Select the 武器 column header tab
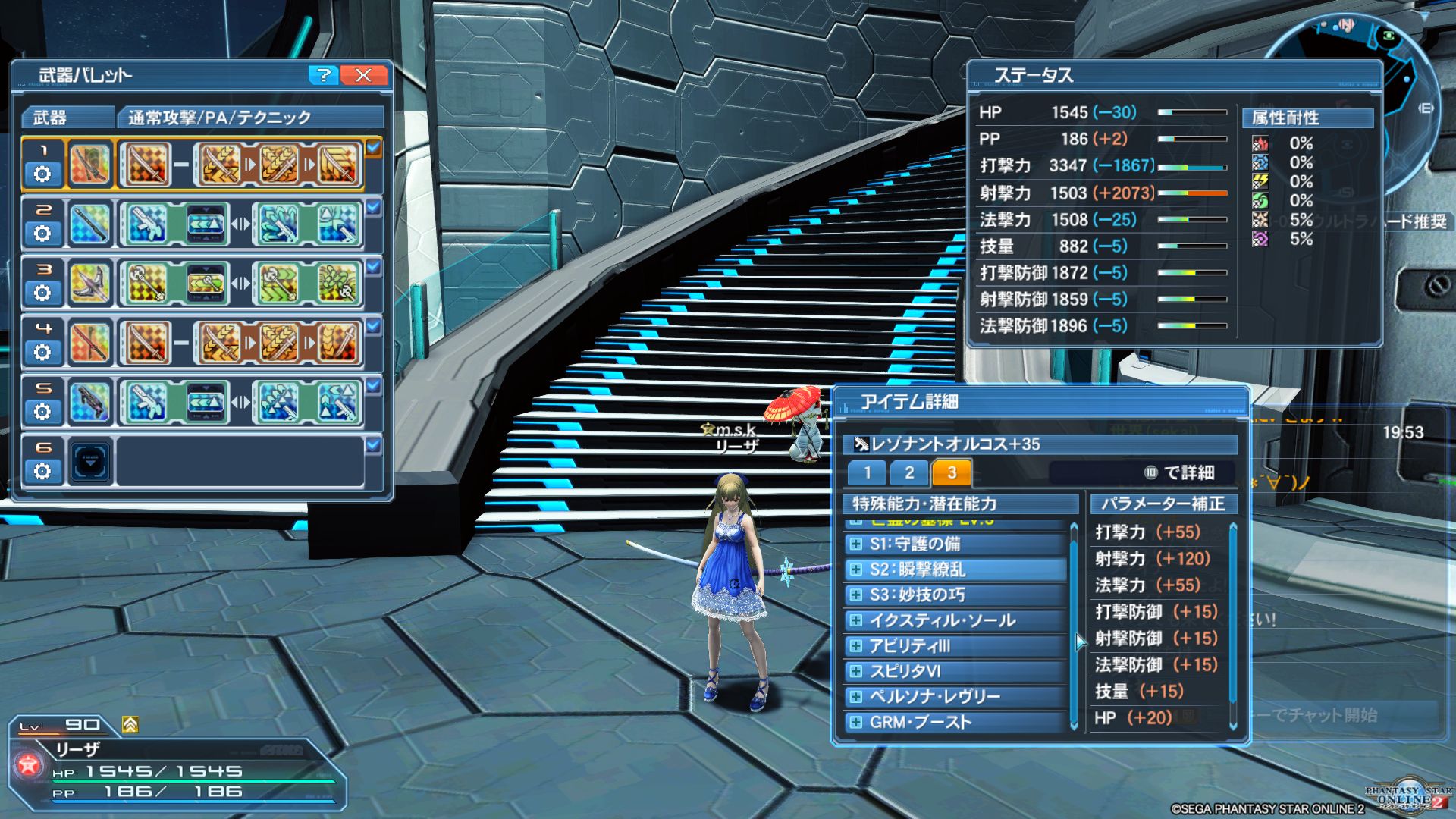 [67, 118]
